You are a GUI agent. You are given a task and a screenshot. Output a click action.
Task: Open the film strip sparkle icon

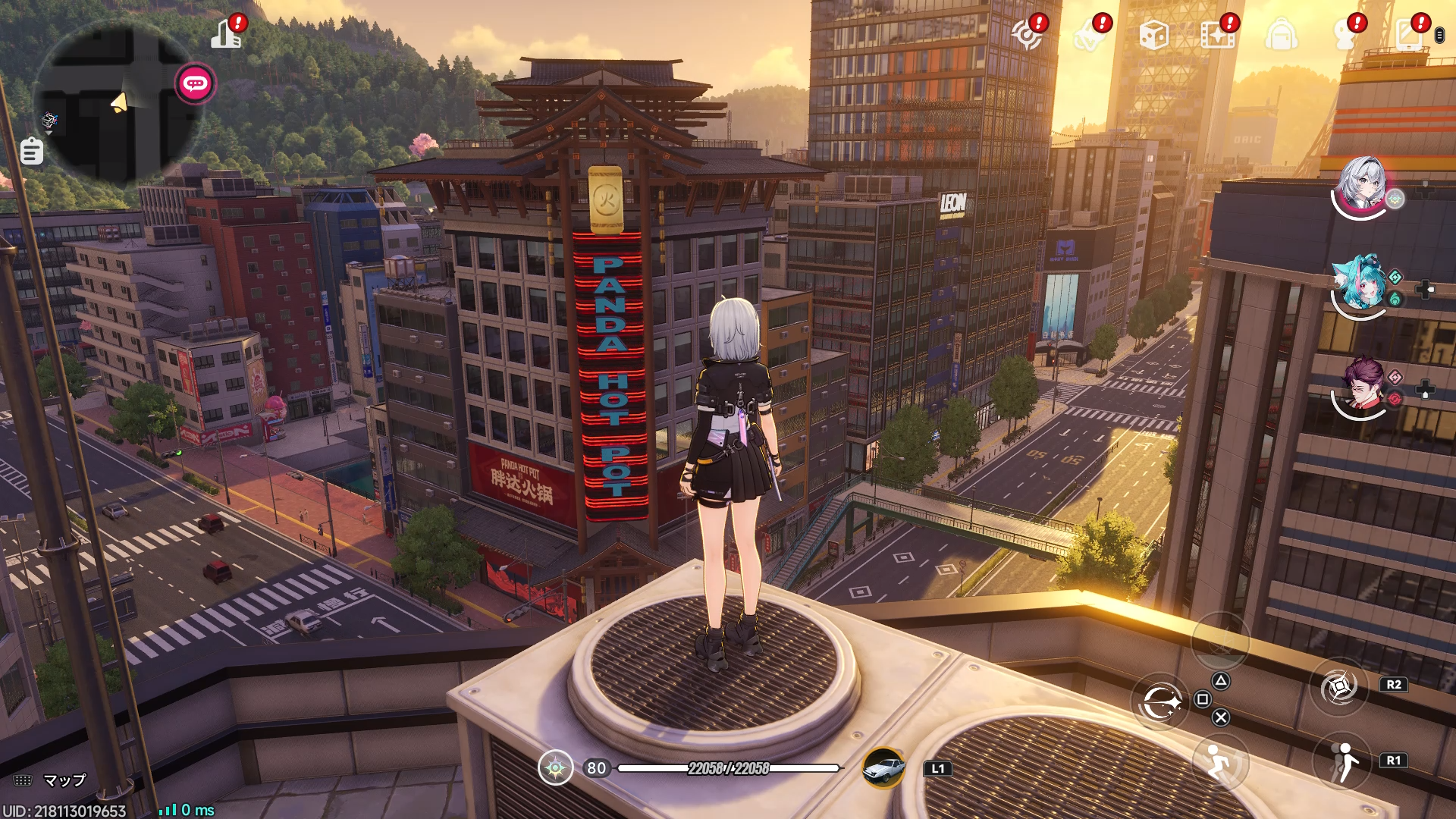1217,35
